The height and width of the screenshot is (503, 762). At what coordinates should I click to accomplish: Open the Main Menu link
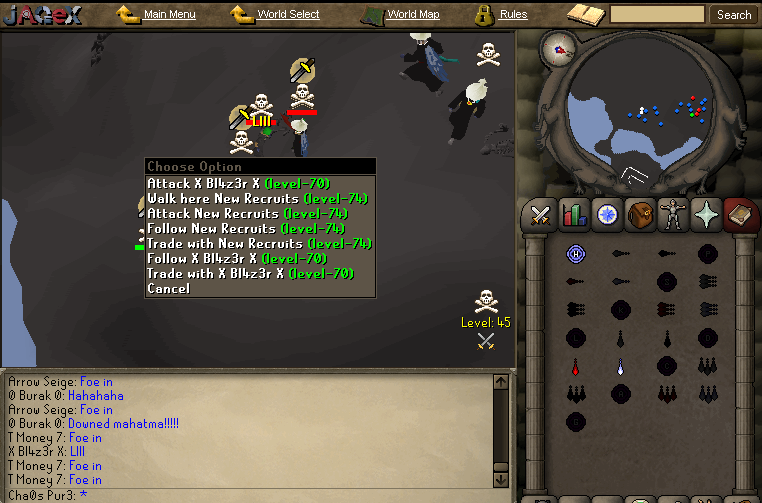pos(169,15)
